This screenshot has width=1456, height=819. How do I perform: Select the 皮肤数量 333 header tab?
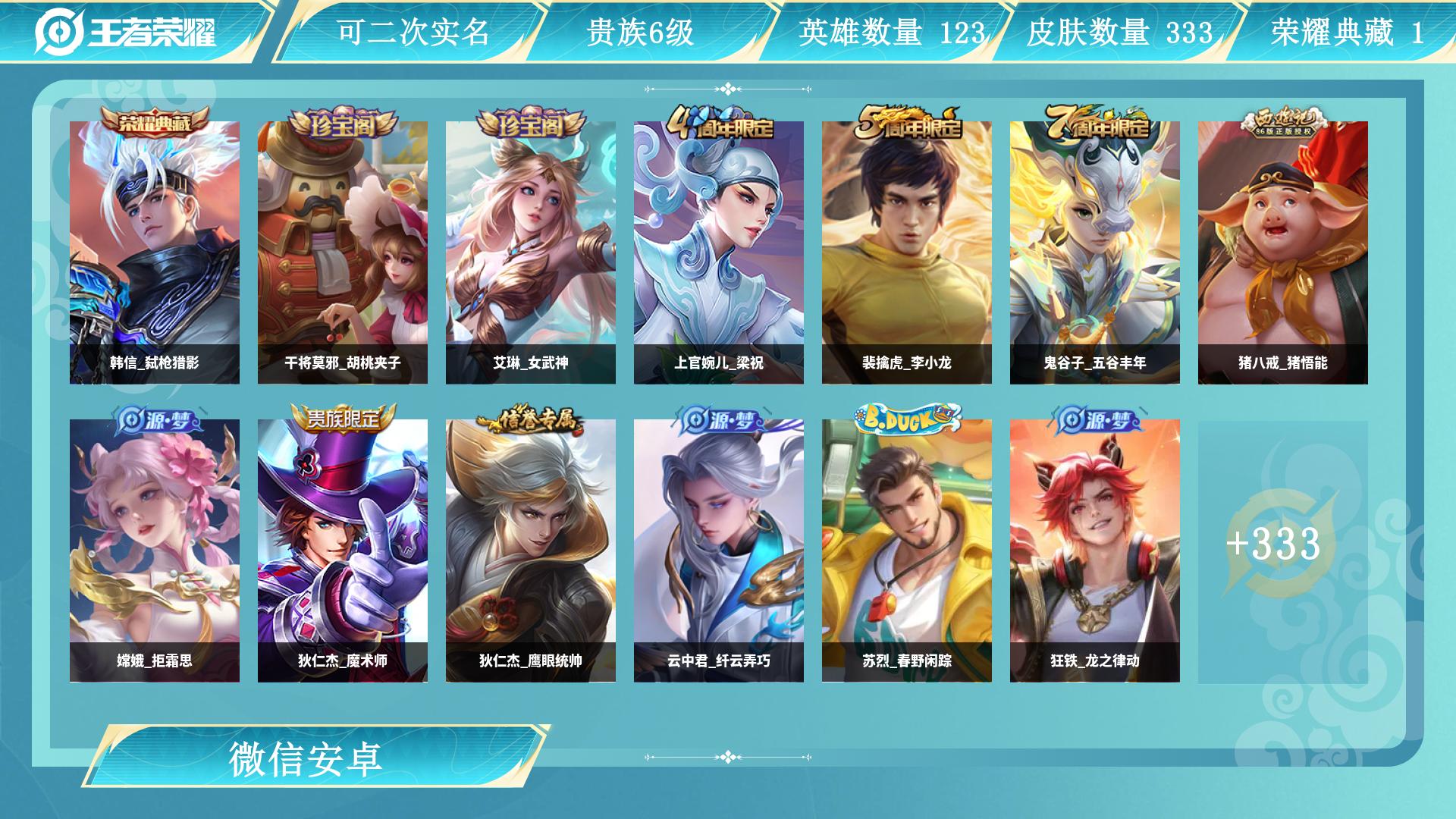tap(1119, 32)
